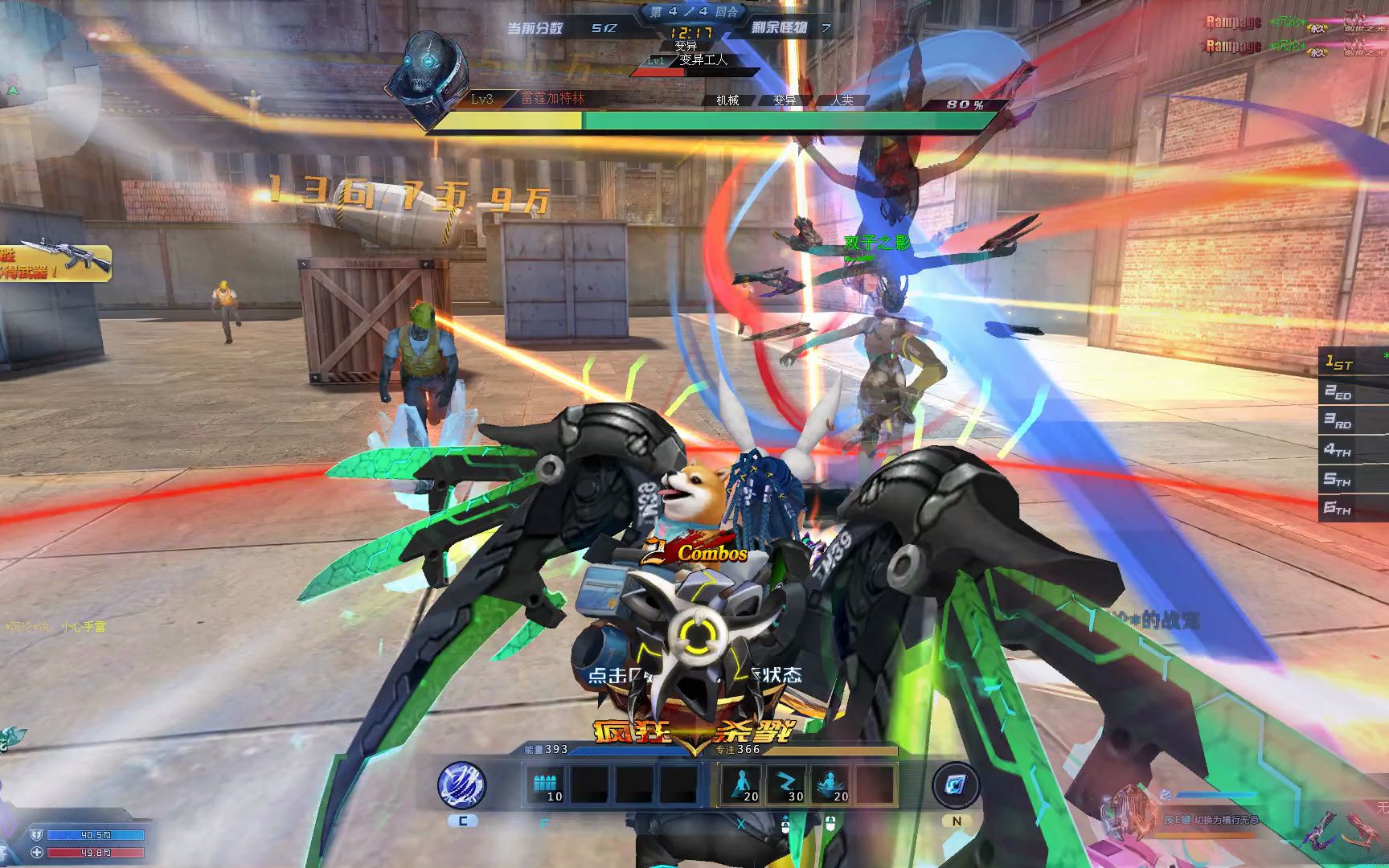Select the 人类 boss type tag
Viewport: 1389px width, 868px height.
point(842,100)
